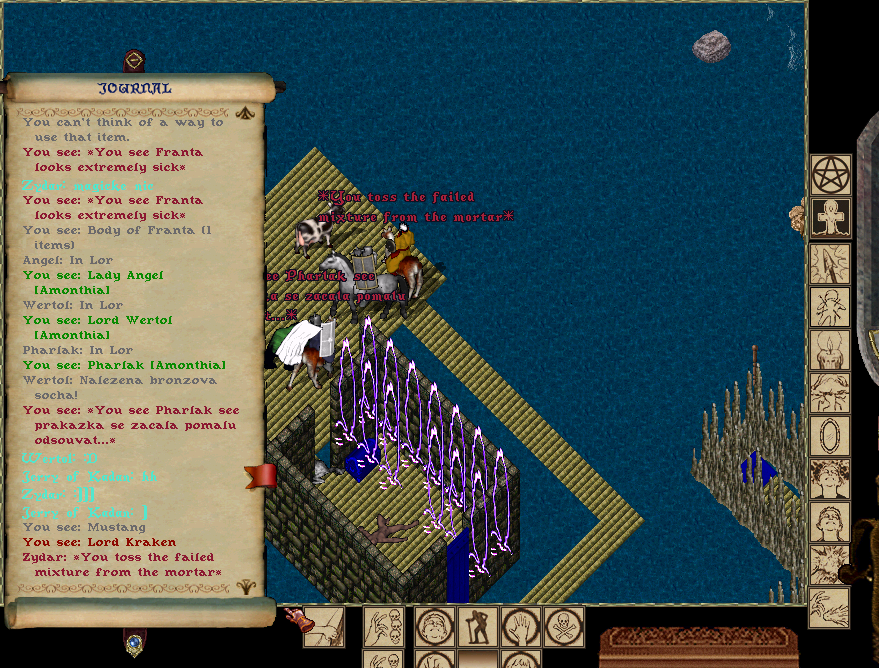
Task: Click the walking figure silhouette icon
Action: 478,627
